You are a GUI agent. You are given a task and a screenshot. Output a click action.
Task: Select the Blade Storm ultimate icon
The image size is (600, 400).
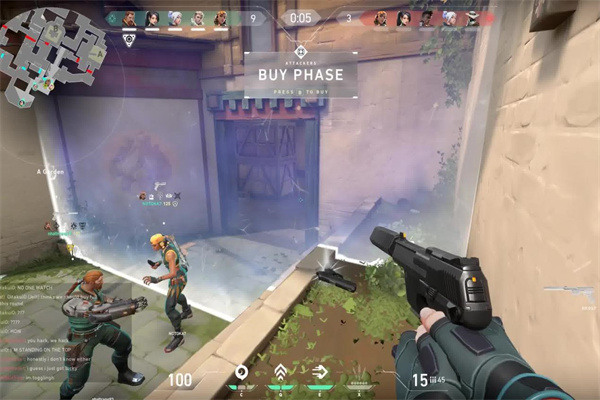point(360,374)
